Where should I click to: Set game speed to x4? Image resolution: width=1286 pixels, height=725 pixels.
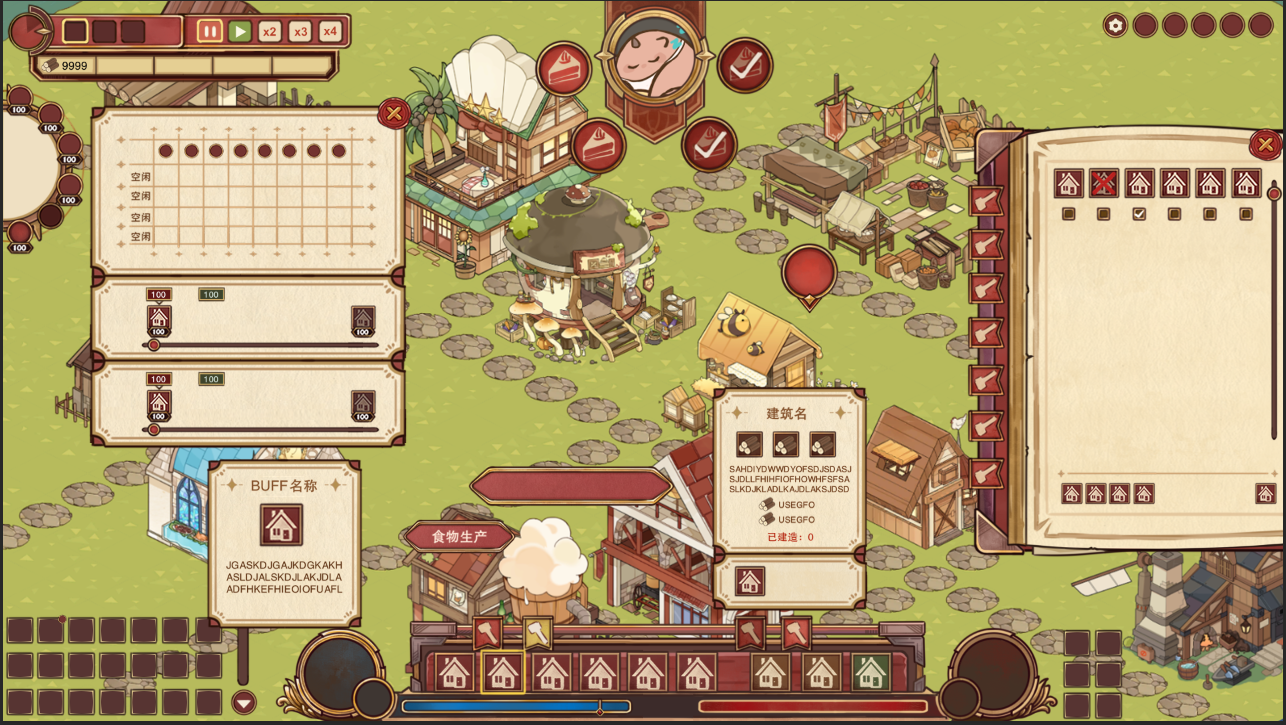[x=330, y=31]
